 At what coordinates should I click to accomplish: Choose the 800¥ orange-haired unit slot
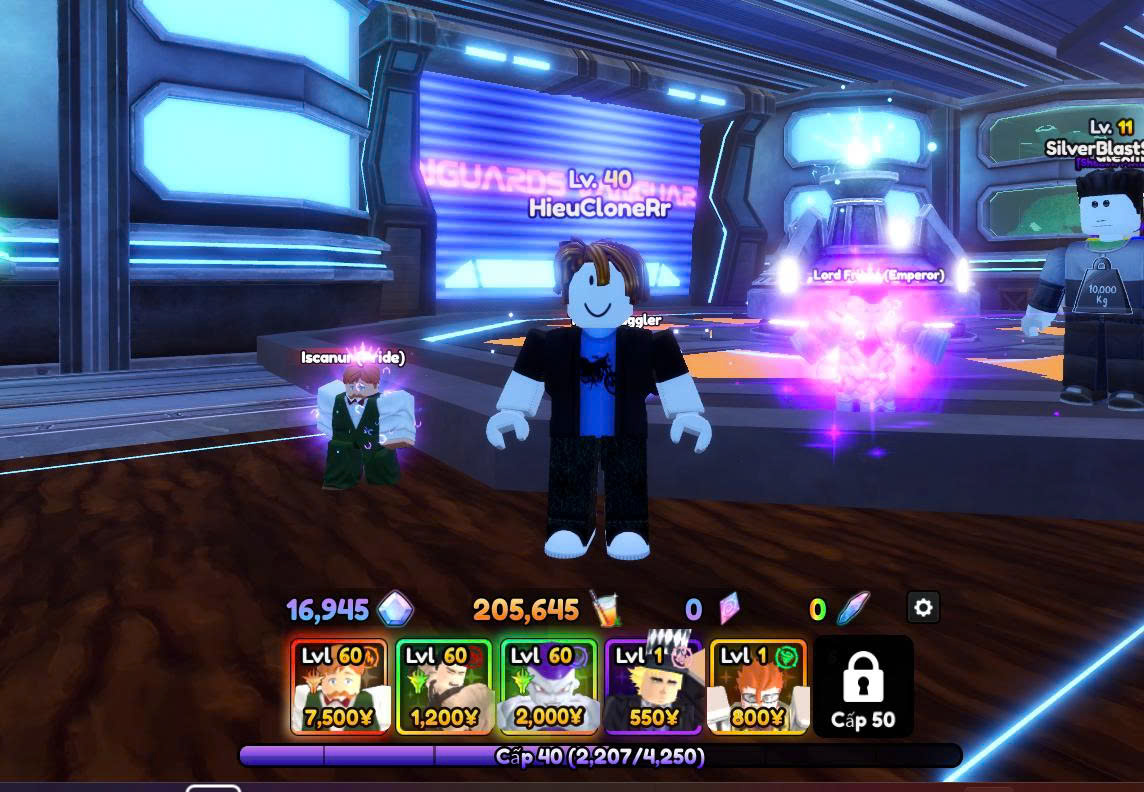(757, 687)
